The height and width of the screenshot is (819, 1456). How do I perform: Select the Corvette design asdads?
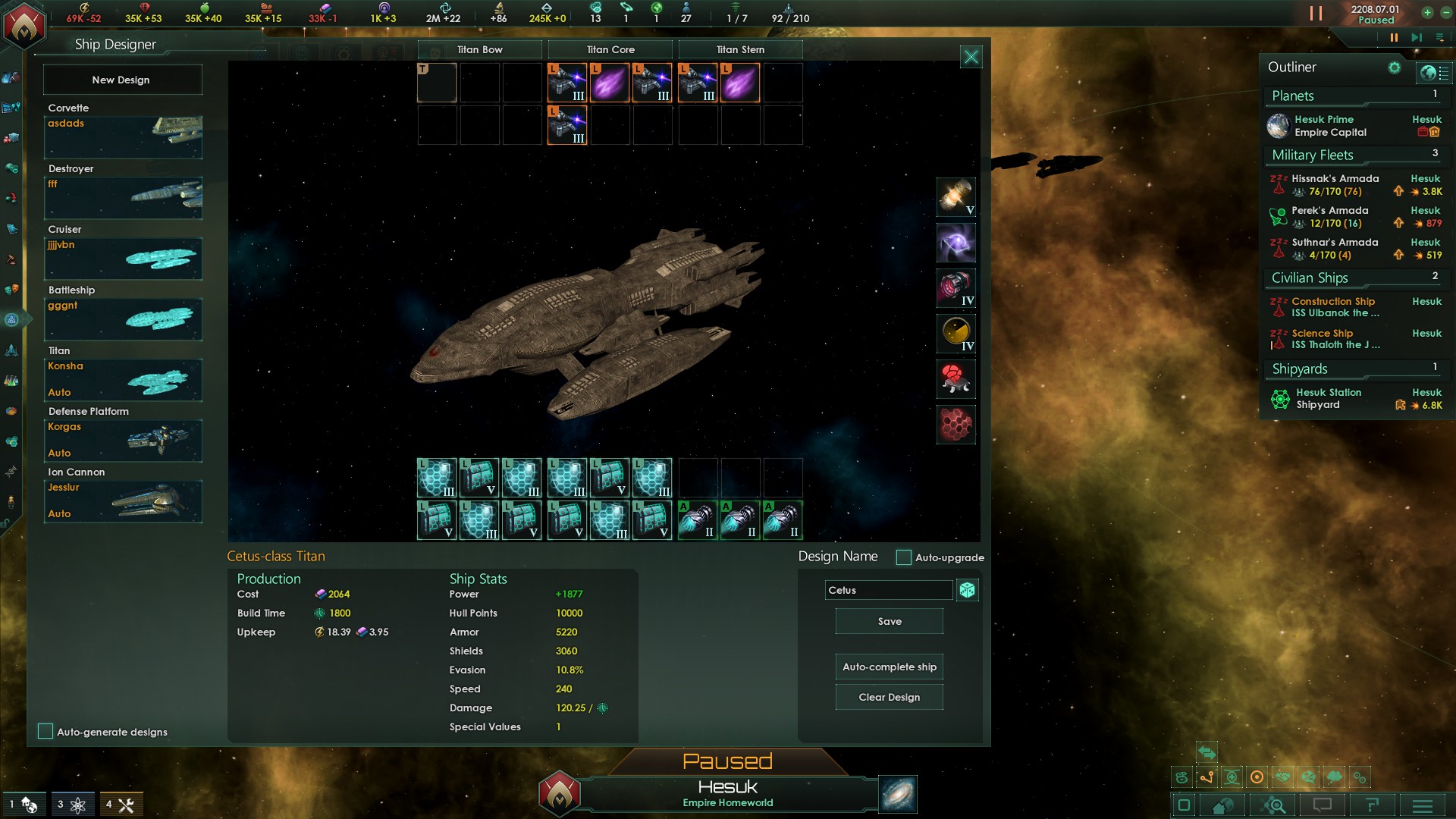coord(123,136)
